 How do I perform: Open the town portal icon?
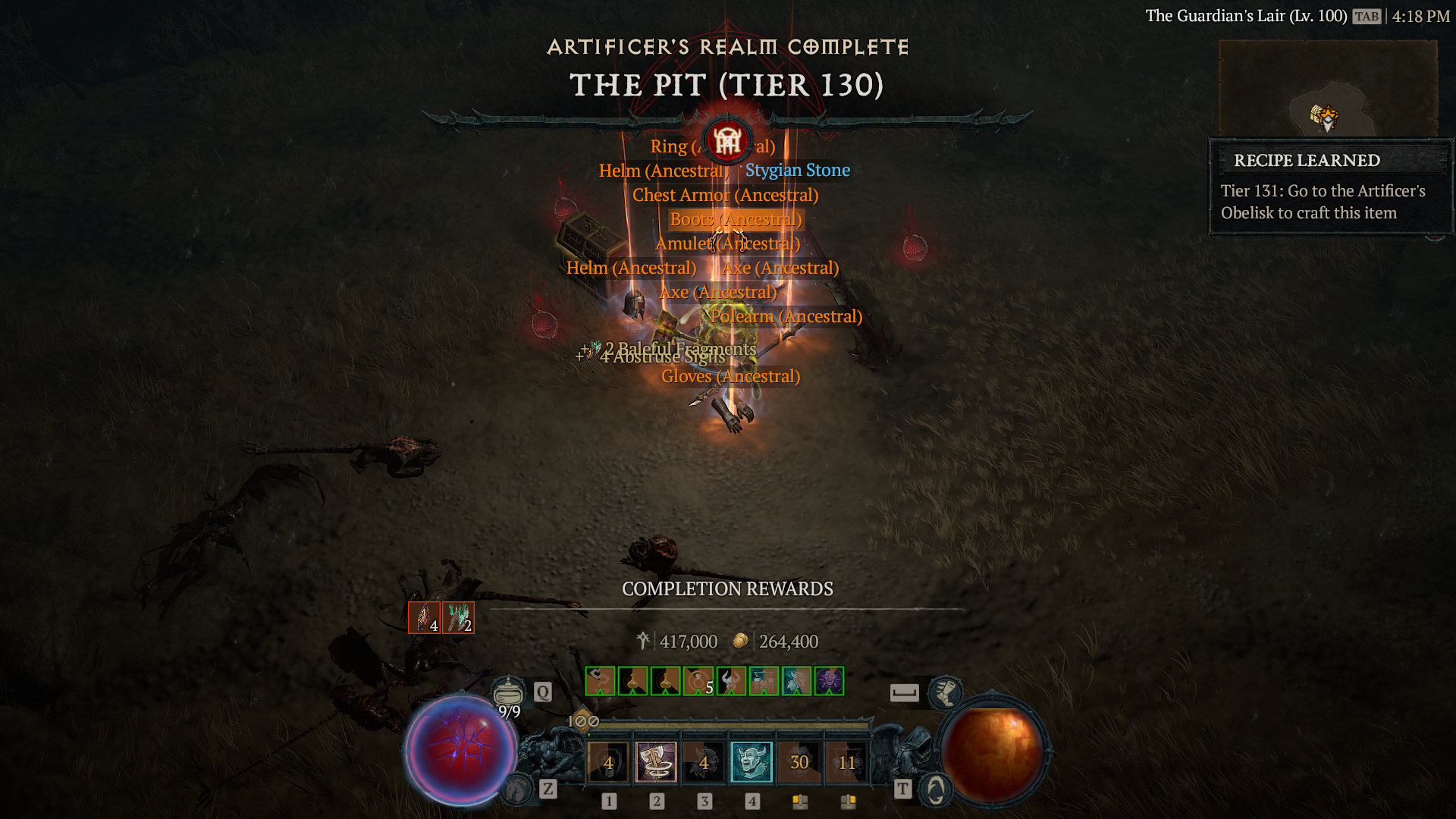(936, 789)
